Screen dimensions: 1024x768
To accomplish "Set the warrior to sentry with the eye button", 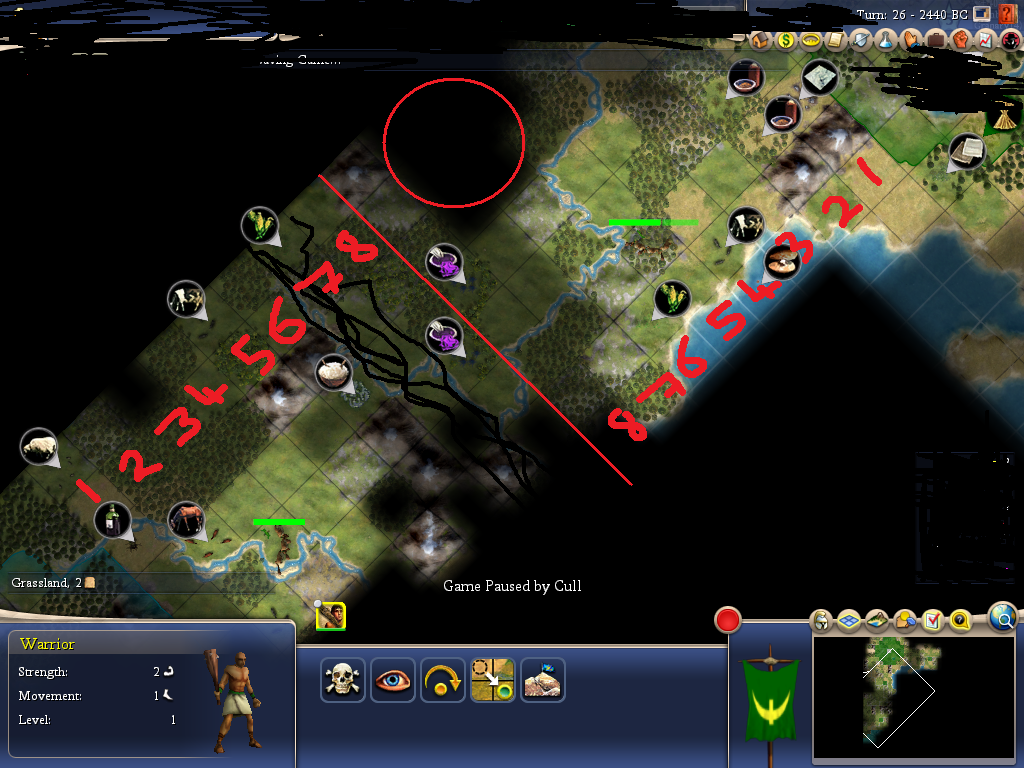I will [x=393, y=680].
